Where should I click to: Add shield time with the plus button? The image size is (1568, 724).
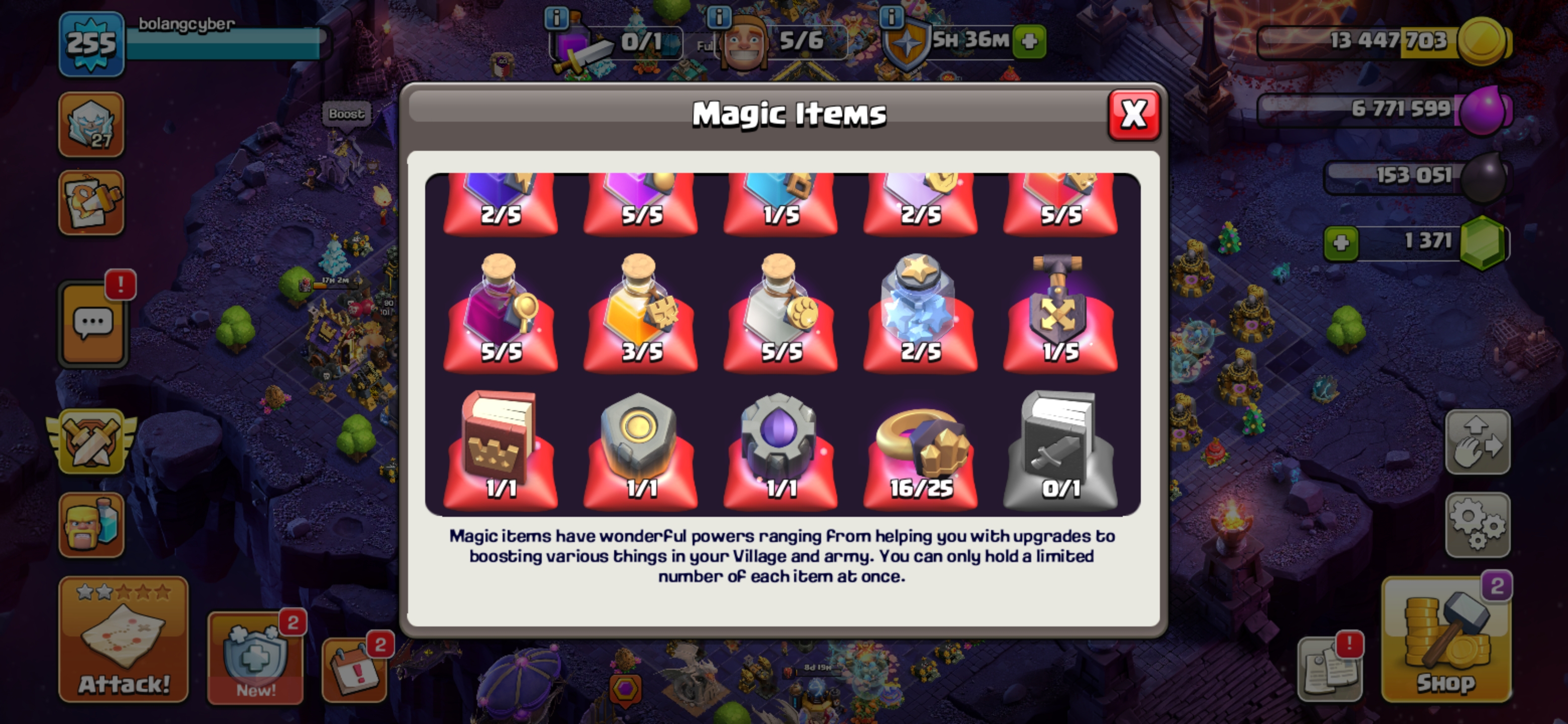tap(1029, 41)
